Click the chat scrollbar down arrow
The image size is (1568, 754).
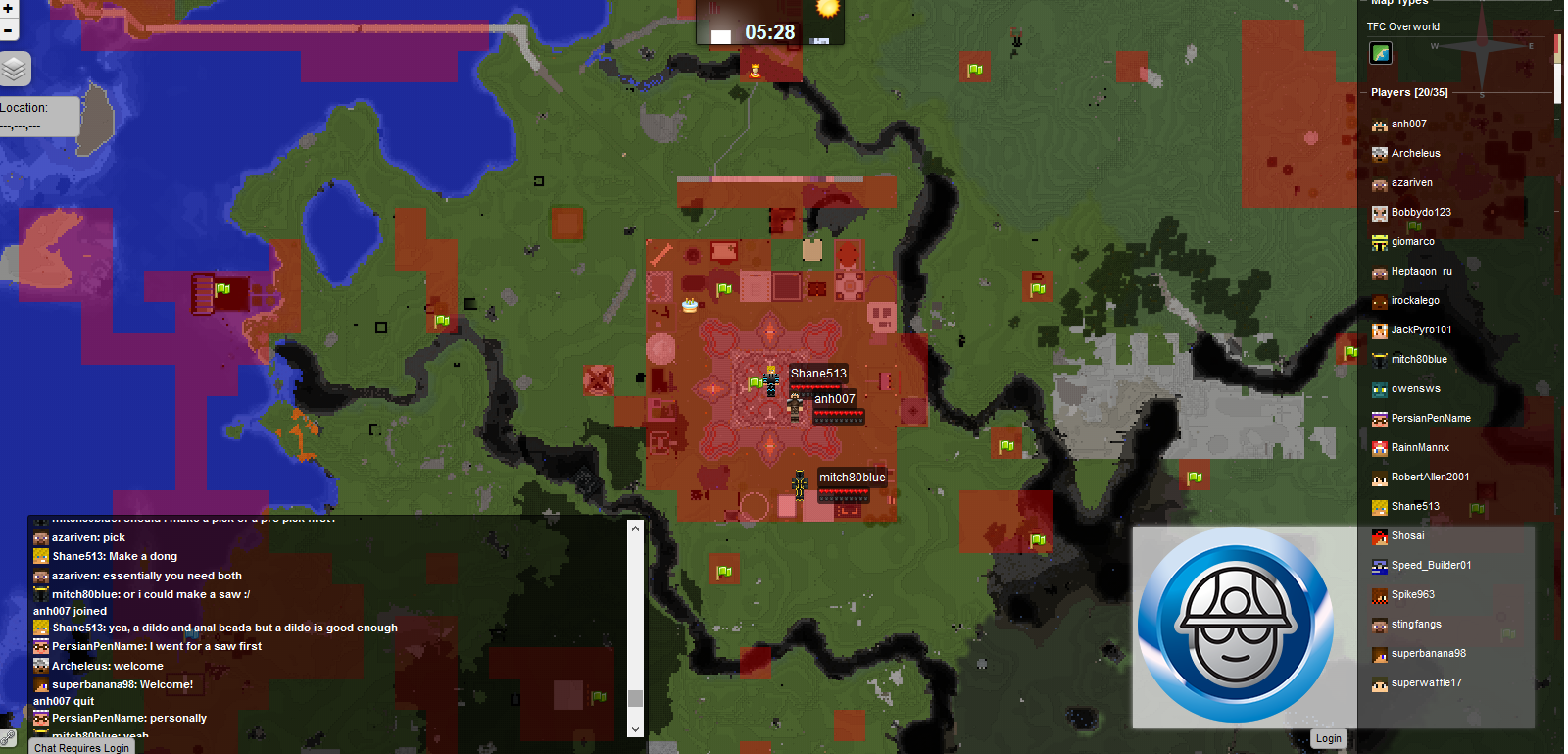pos(635,729)
